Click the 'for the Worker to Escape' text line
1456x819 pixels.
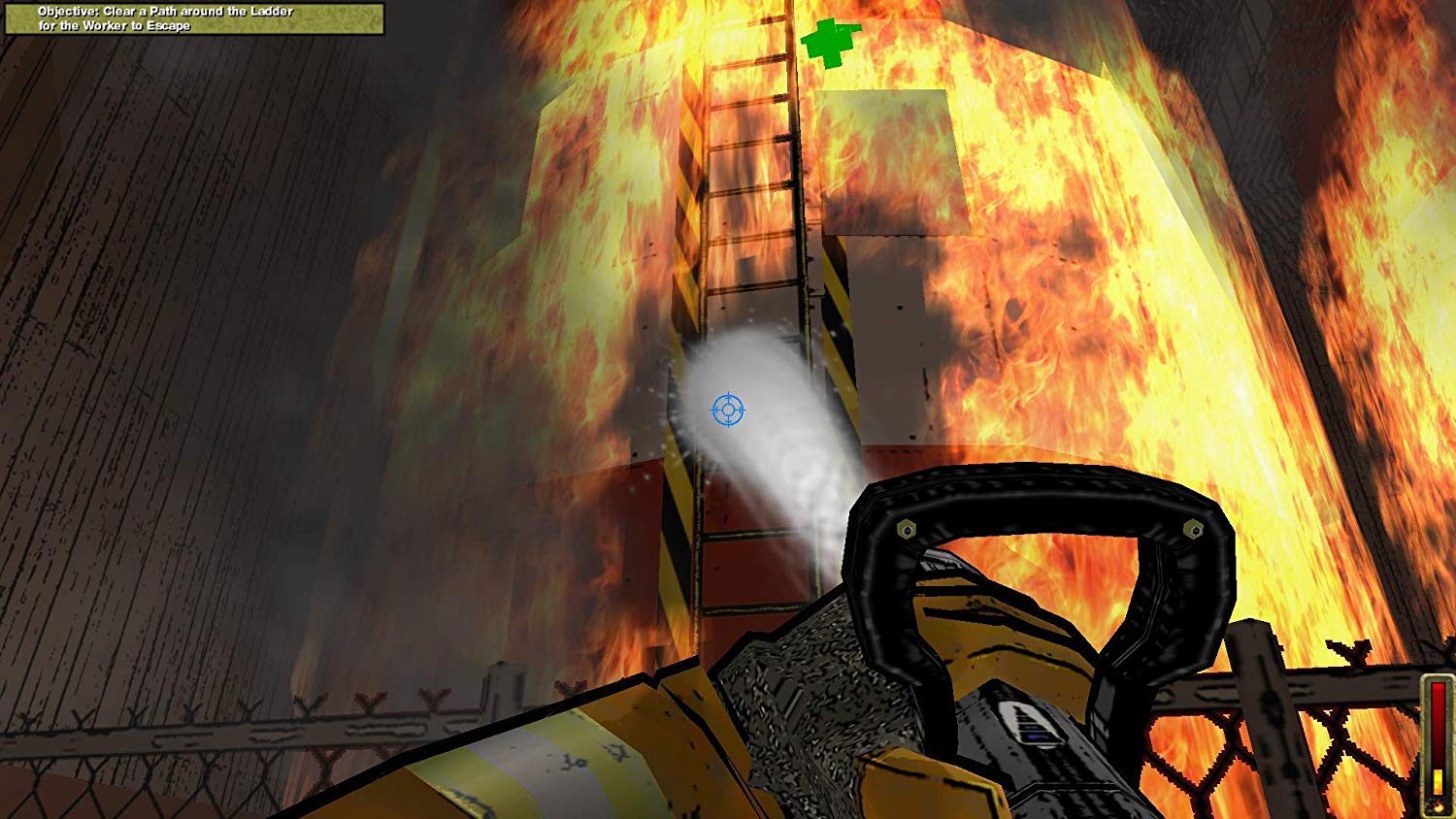(x=116, y=26)
